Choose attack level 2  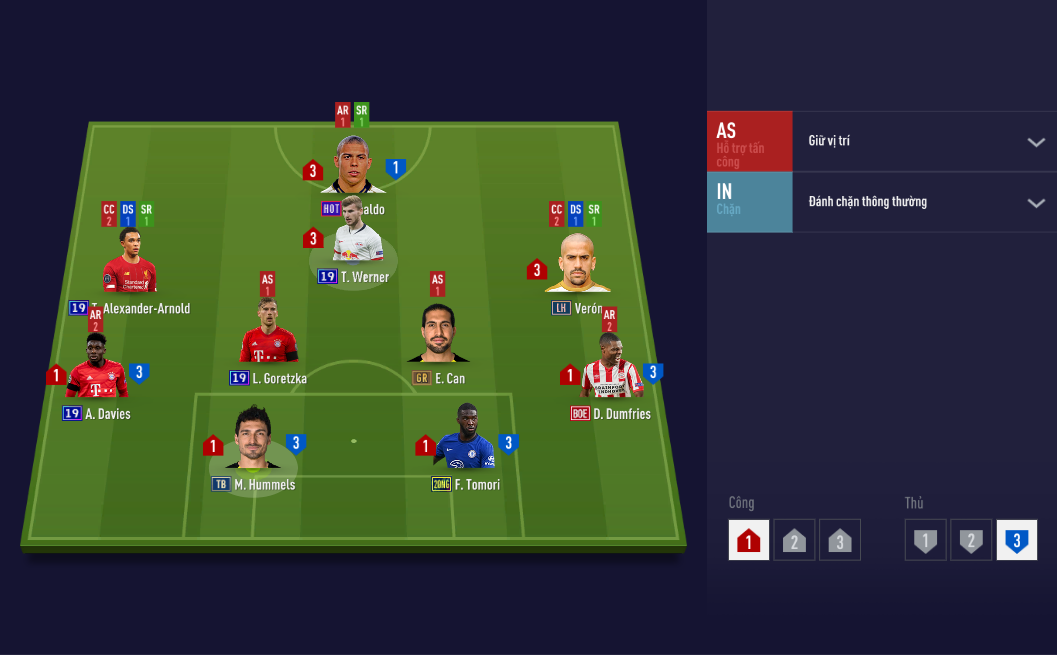pyautogui.click(x=793, y=541)
